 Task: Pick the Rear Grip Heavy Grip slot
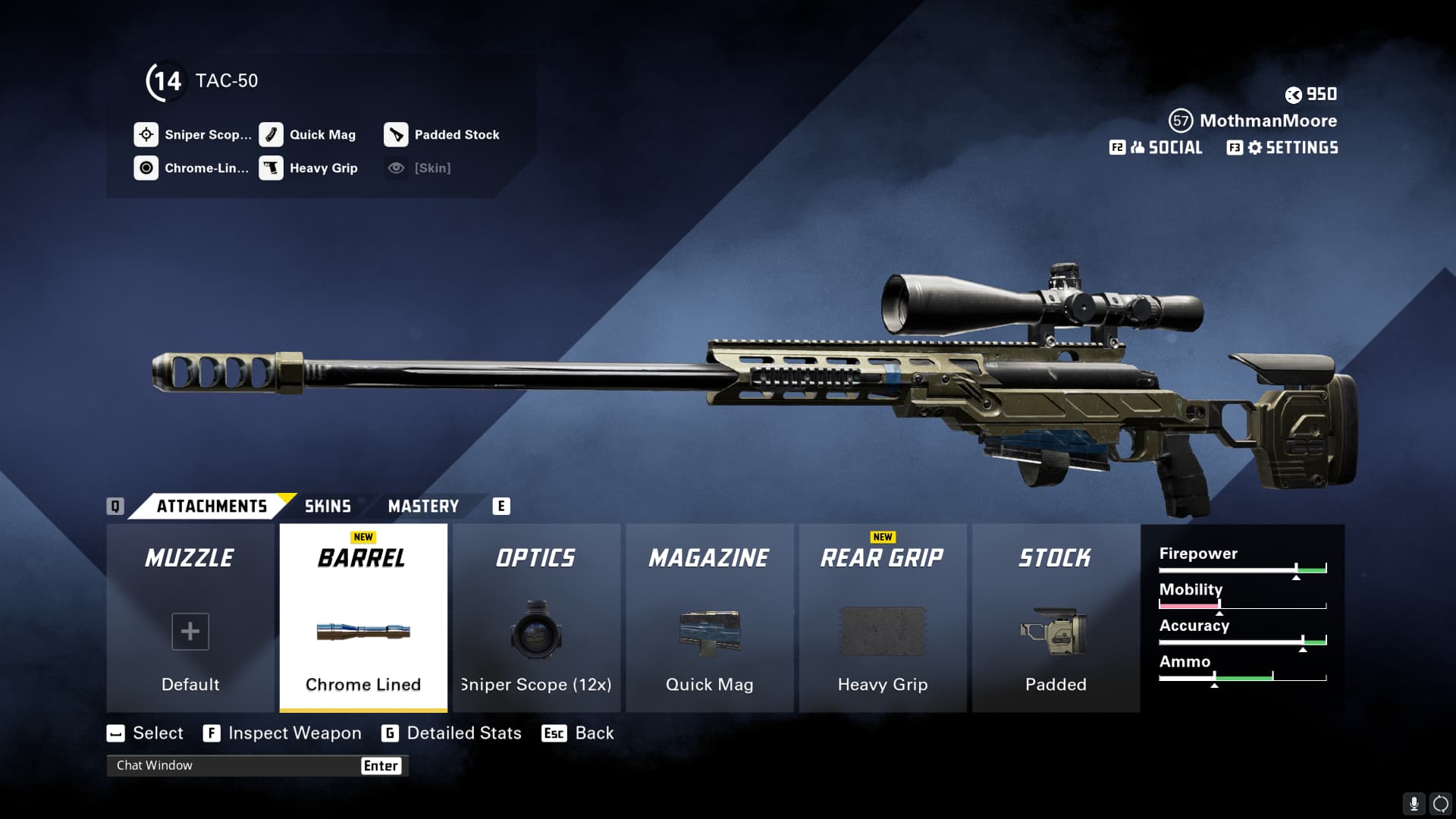tap(883, 618)
